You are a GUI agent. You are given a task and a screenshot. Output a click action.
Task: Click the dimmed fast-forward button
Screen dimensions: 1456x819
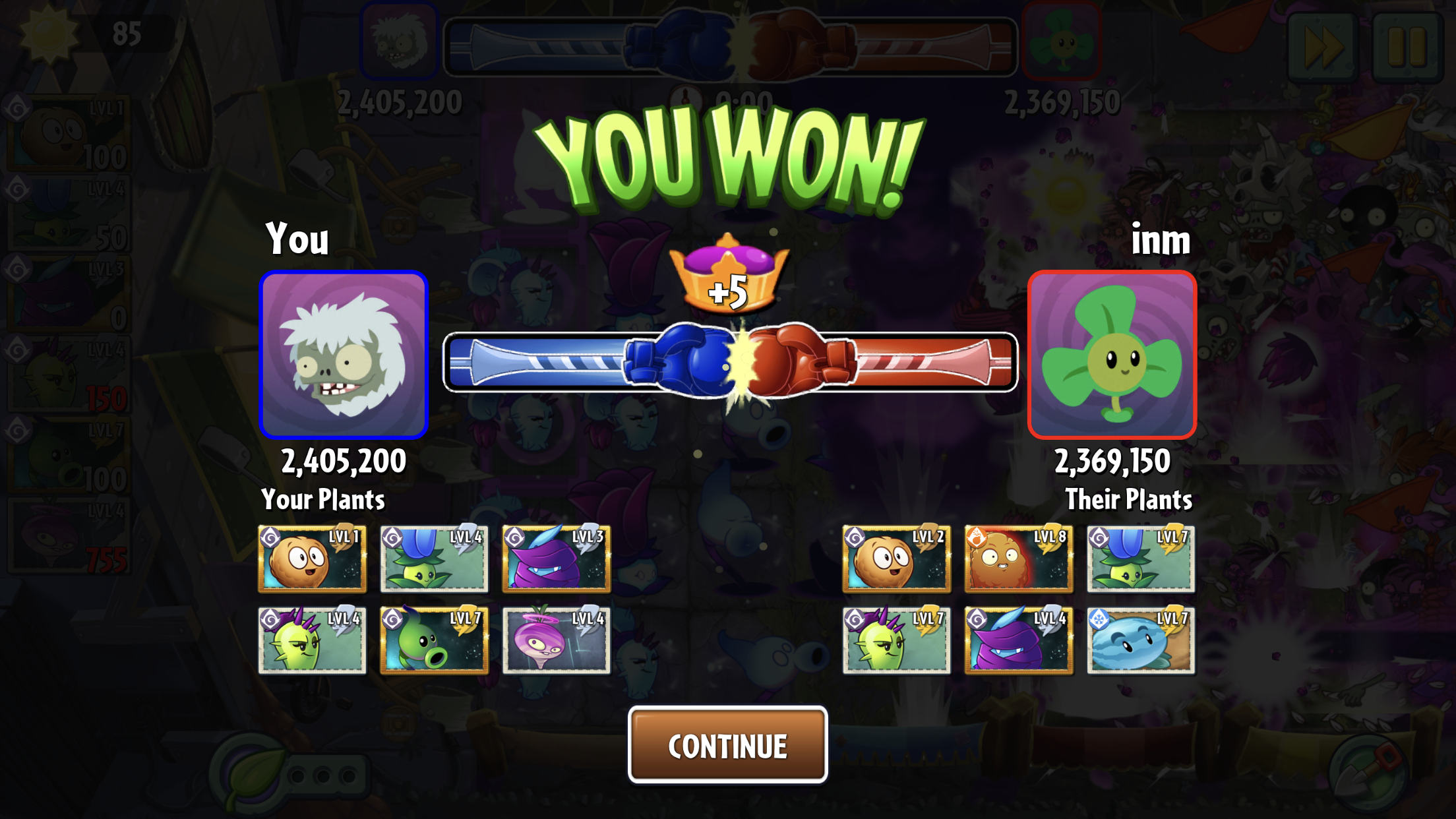[x=1323, y=46]
